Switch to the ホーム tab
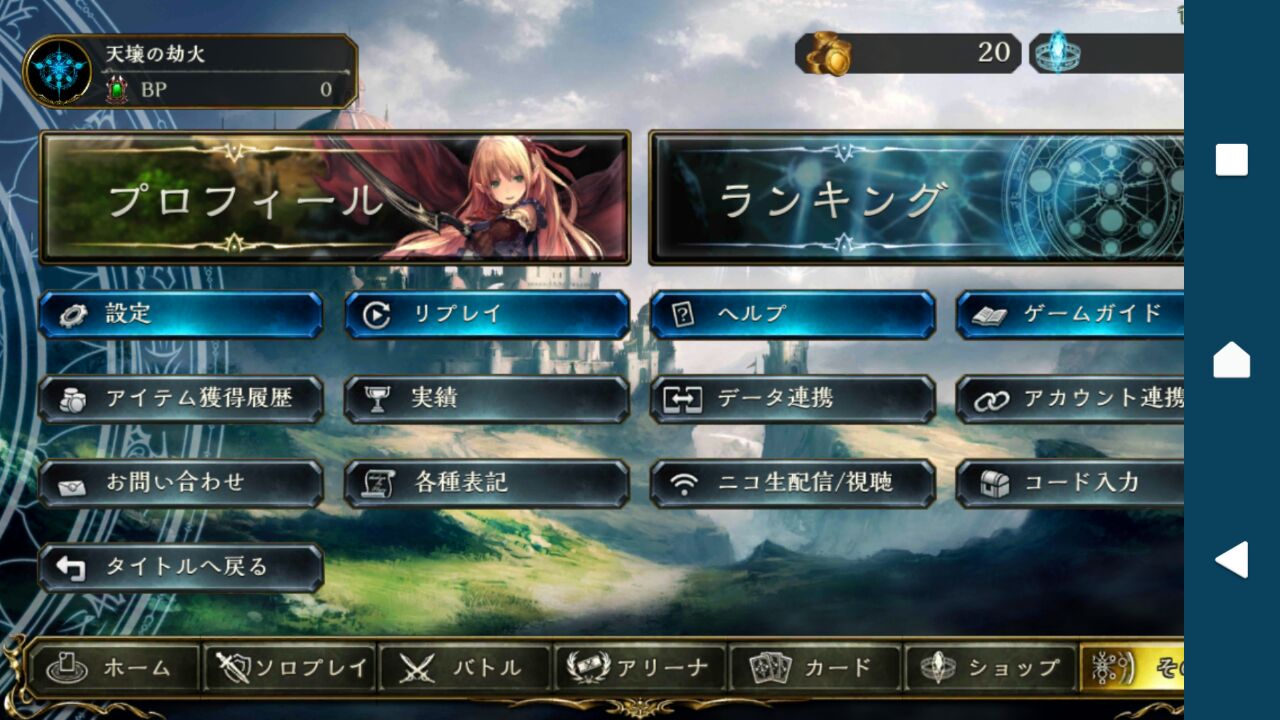The width and height of the screenshot is (1280, 720). pos(115,668)
